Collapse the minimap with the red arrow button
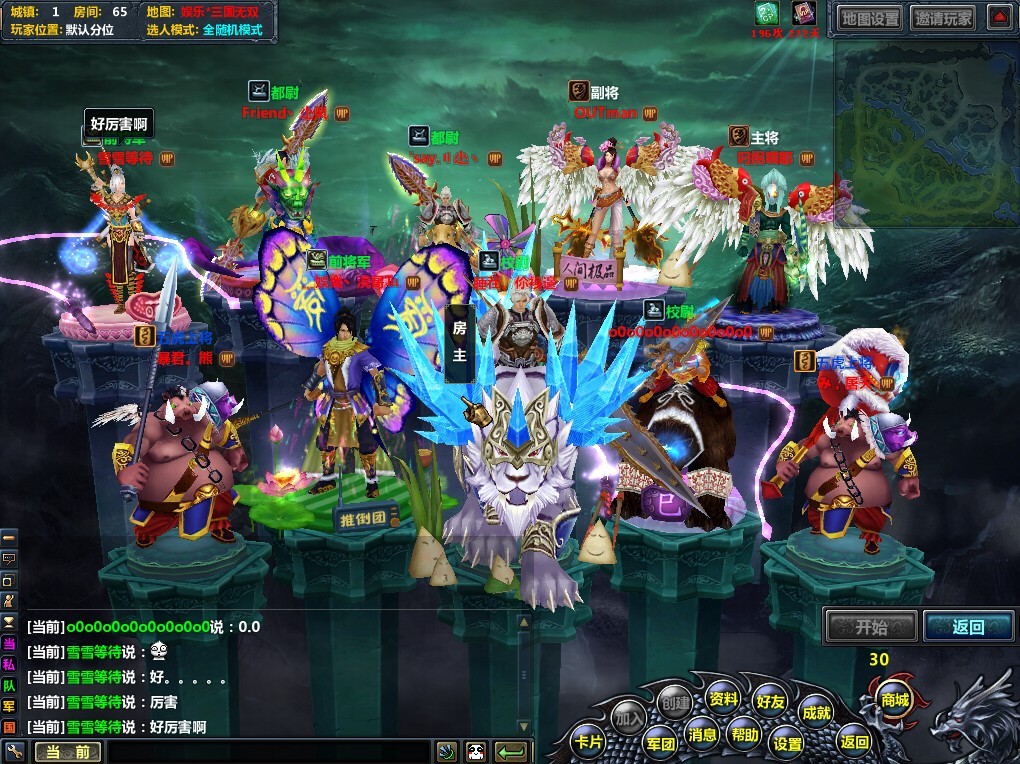Screen dimensions: 1020x764 1000,17
